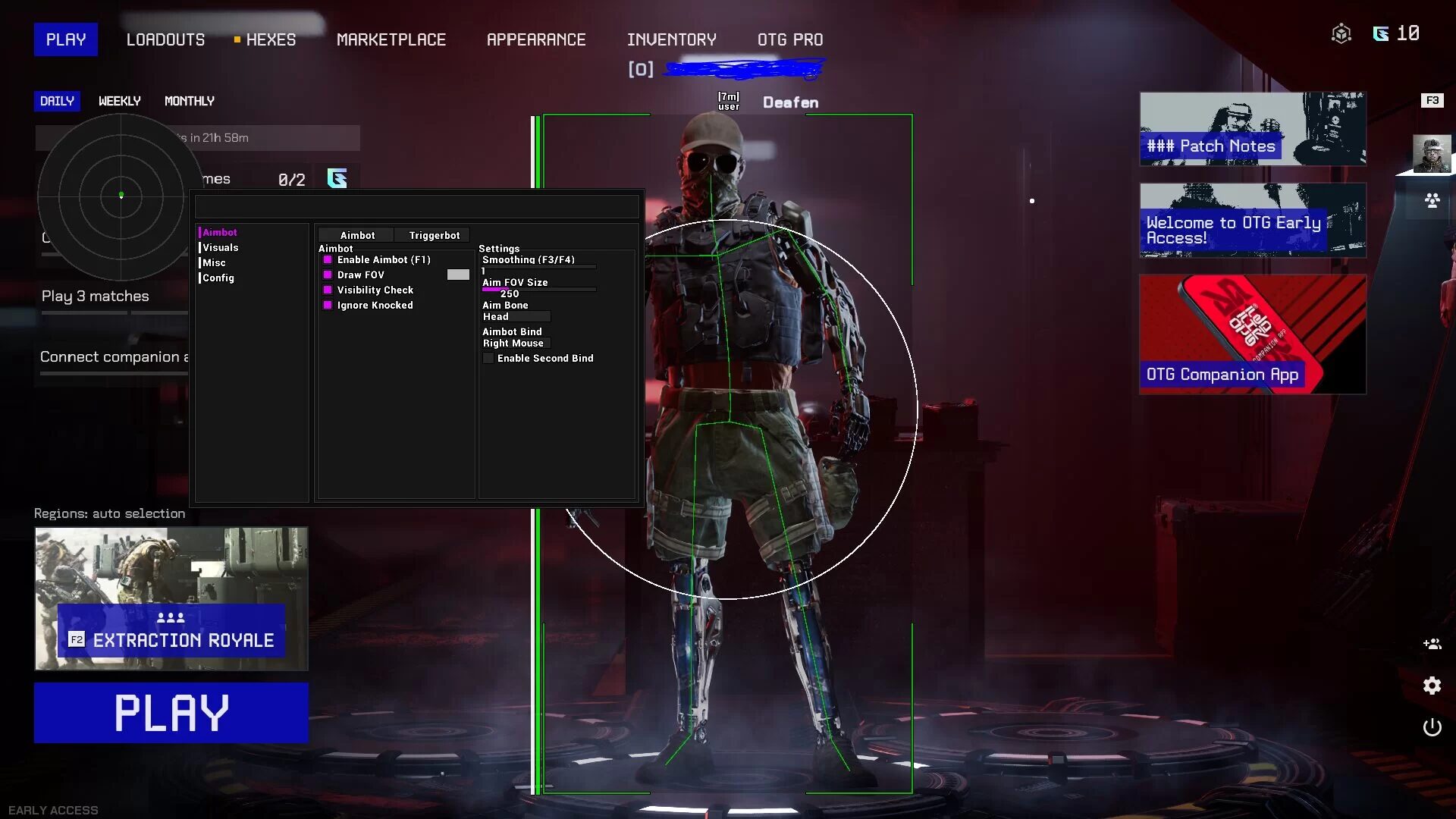This screenshot has height=819, width=1456.
Task: Open the social group icon
Action: 1432,201
